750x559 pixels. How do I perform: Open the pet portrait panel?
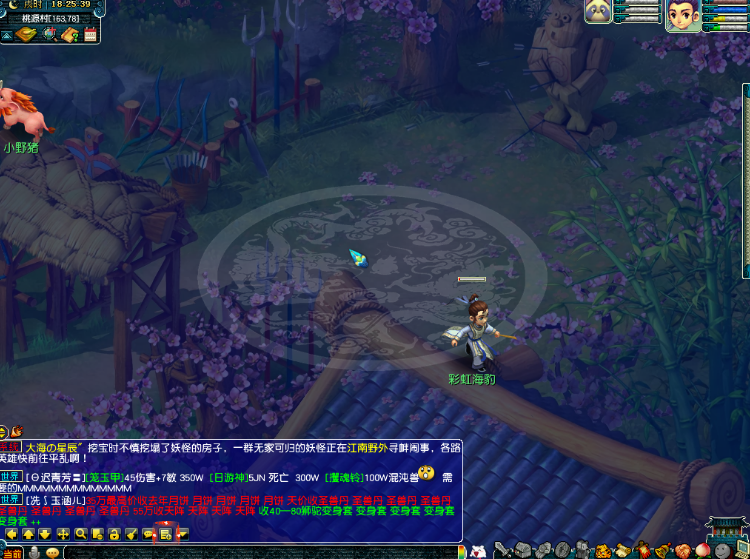point(599,11)
